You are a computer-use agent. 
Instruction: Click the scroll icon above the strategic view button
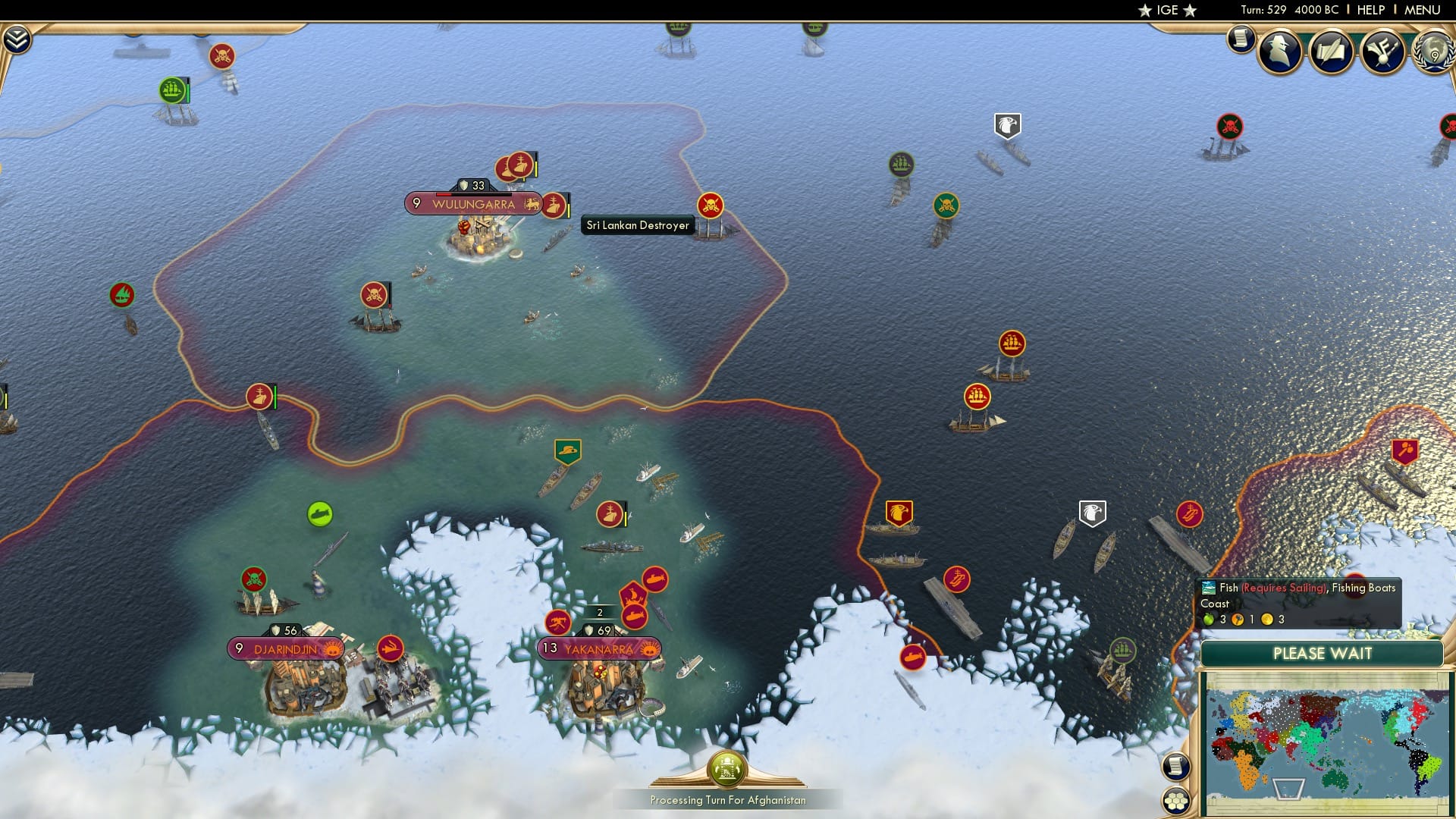coord(1175,766)
